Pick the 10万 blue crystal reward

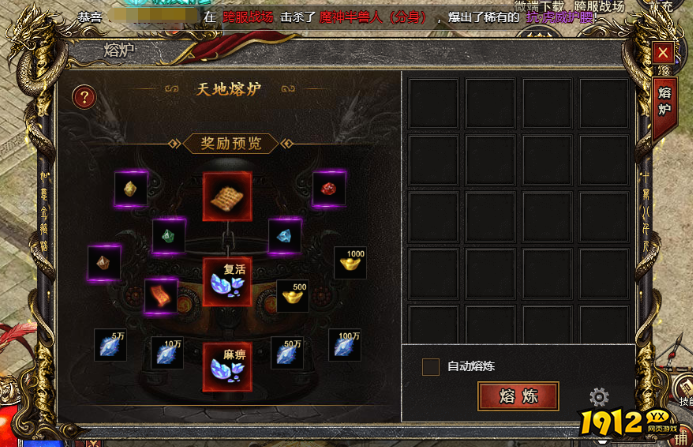(167, 354)
